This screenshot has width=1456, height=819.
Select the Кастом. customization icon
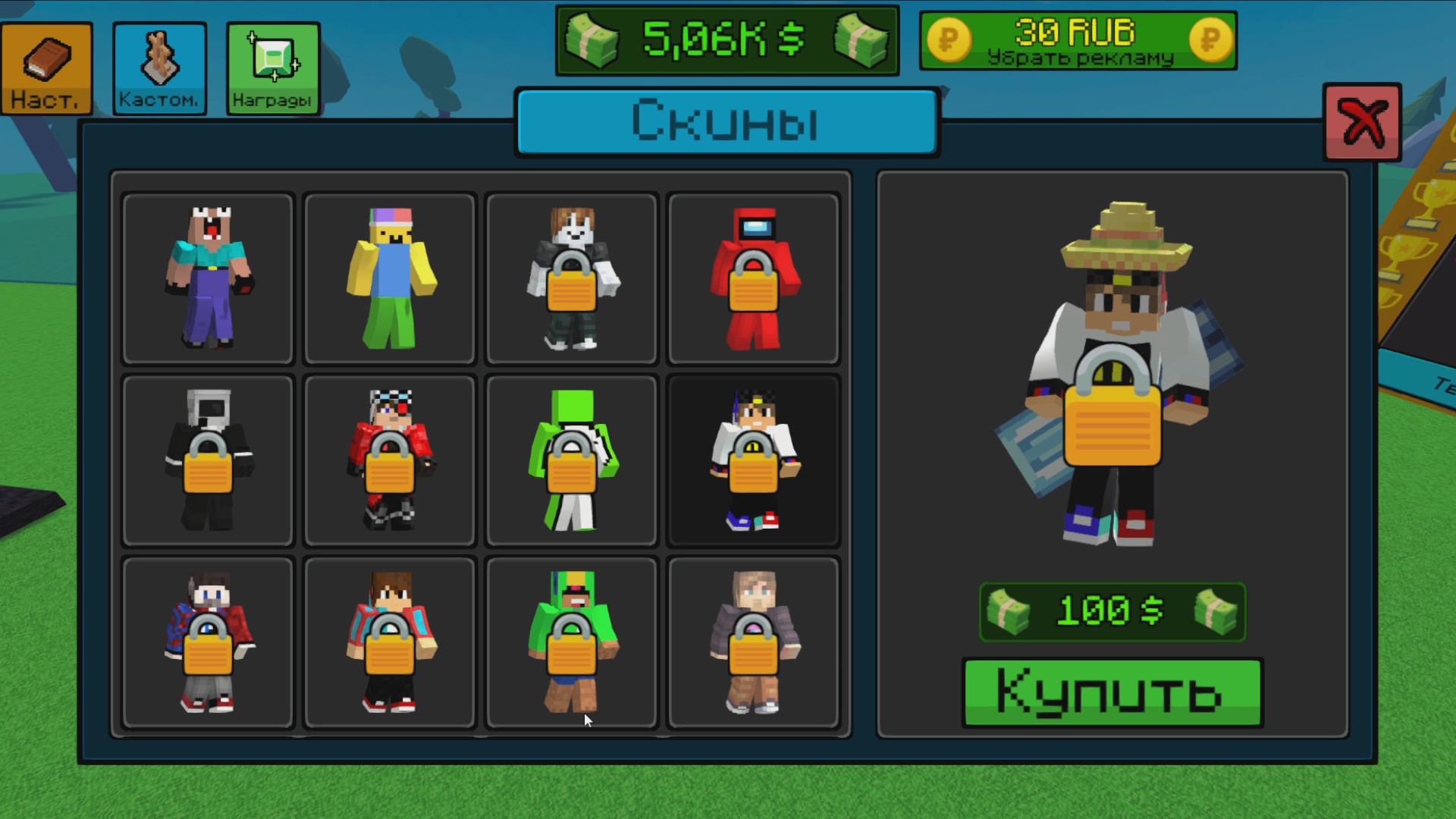158,68
